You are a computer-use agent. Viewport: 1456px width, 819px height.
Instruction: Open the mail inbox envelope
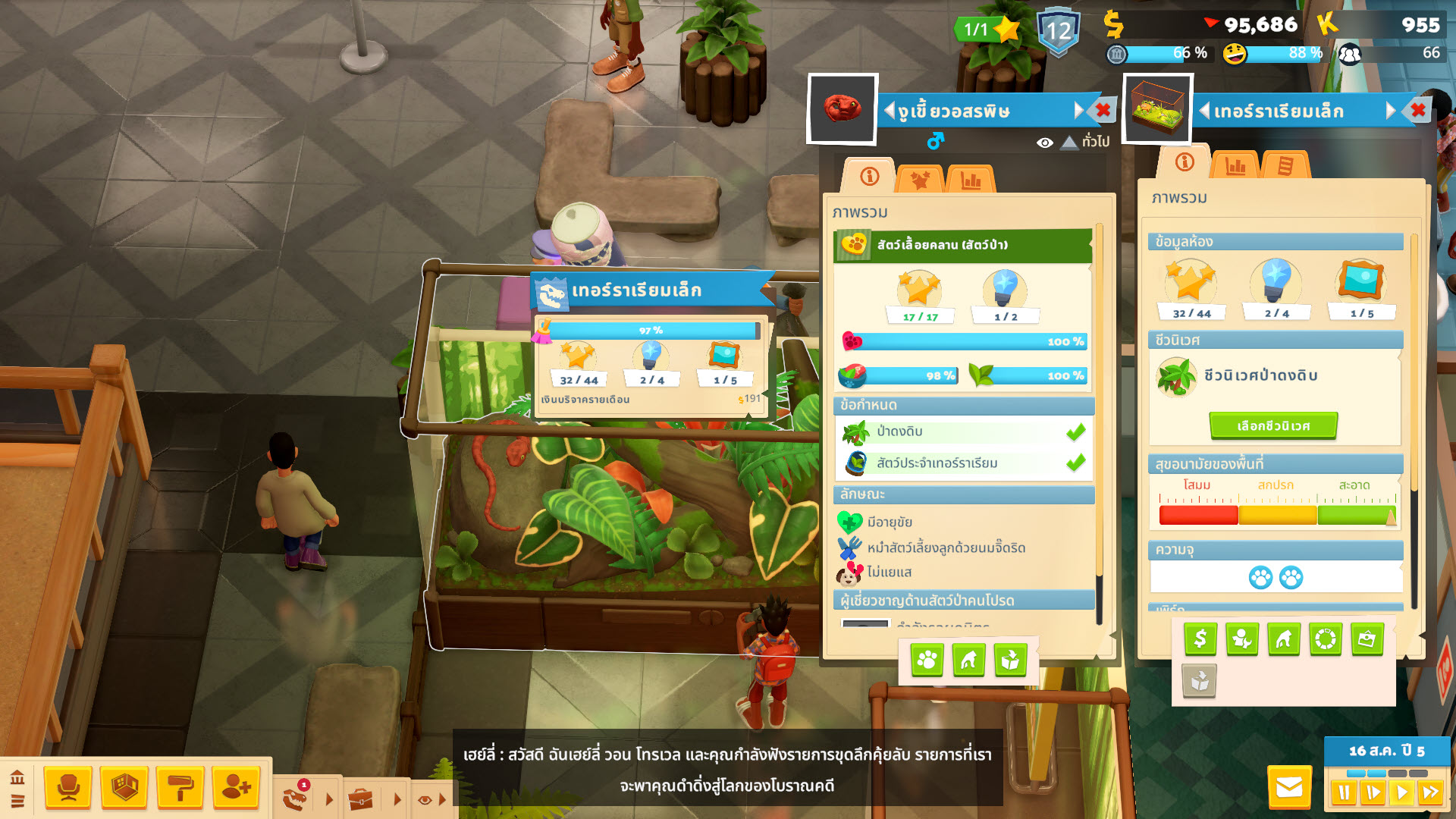coord(1289,788)
